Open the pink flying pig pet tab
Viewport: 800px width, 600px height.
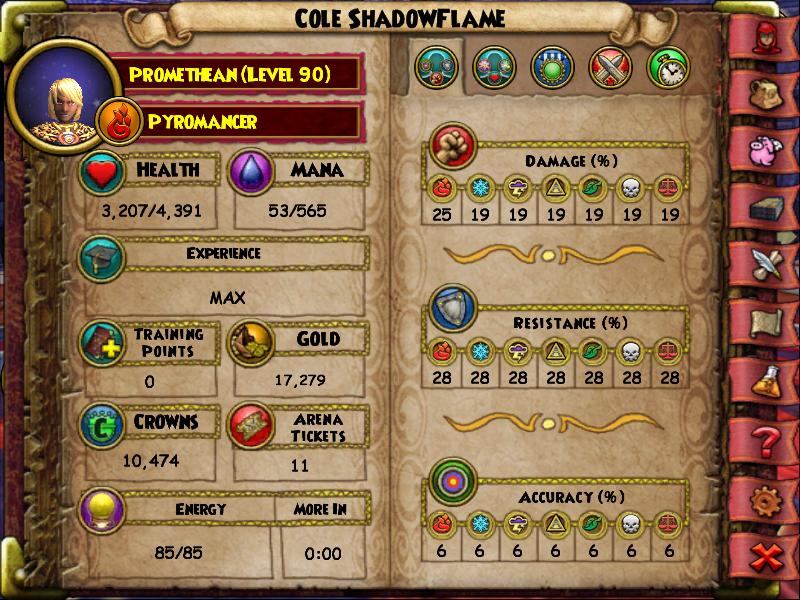(766, 147)
